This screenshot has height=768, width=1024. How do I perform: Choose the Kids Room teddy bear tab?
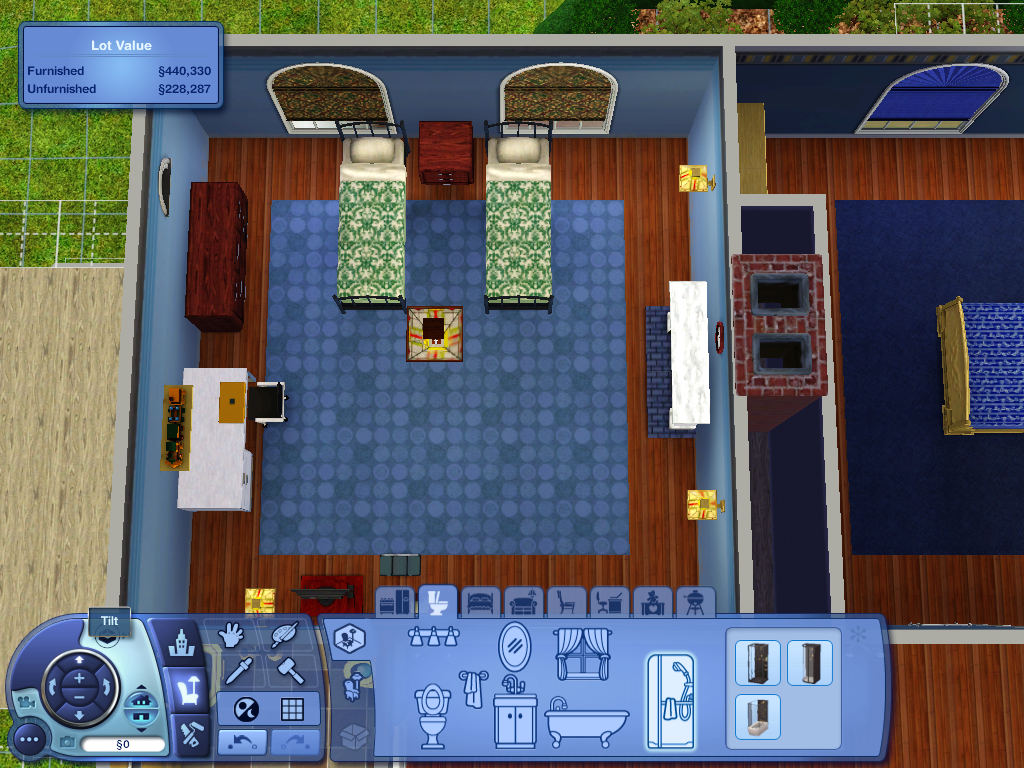[653, 603]
